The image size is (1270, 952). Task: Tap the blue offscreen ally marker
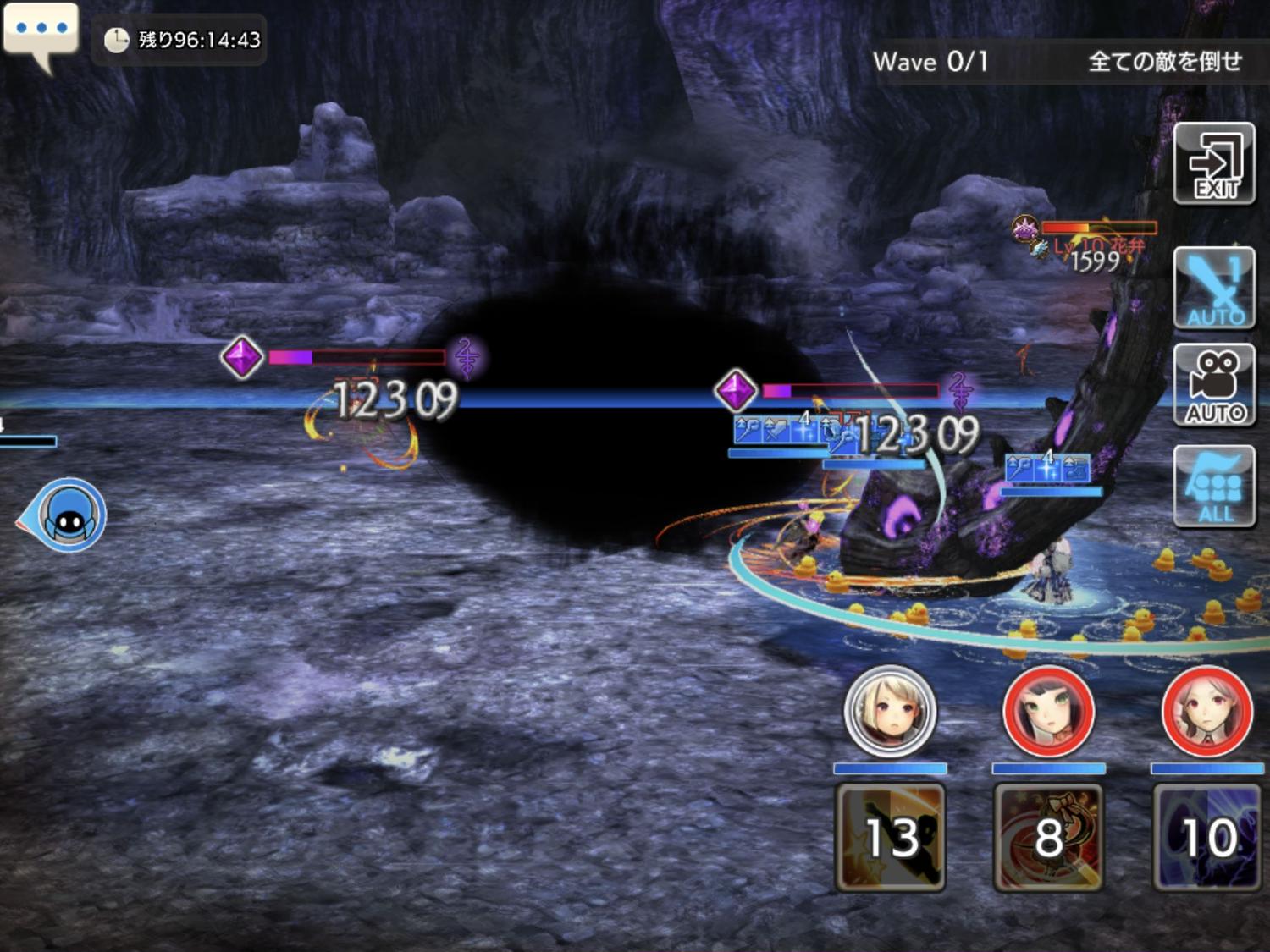(68, 515)
